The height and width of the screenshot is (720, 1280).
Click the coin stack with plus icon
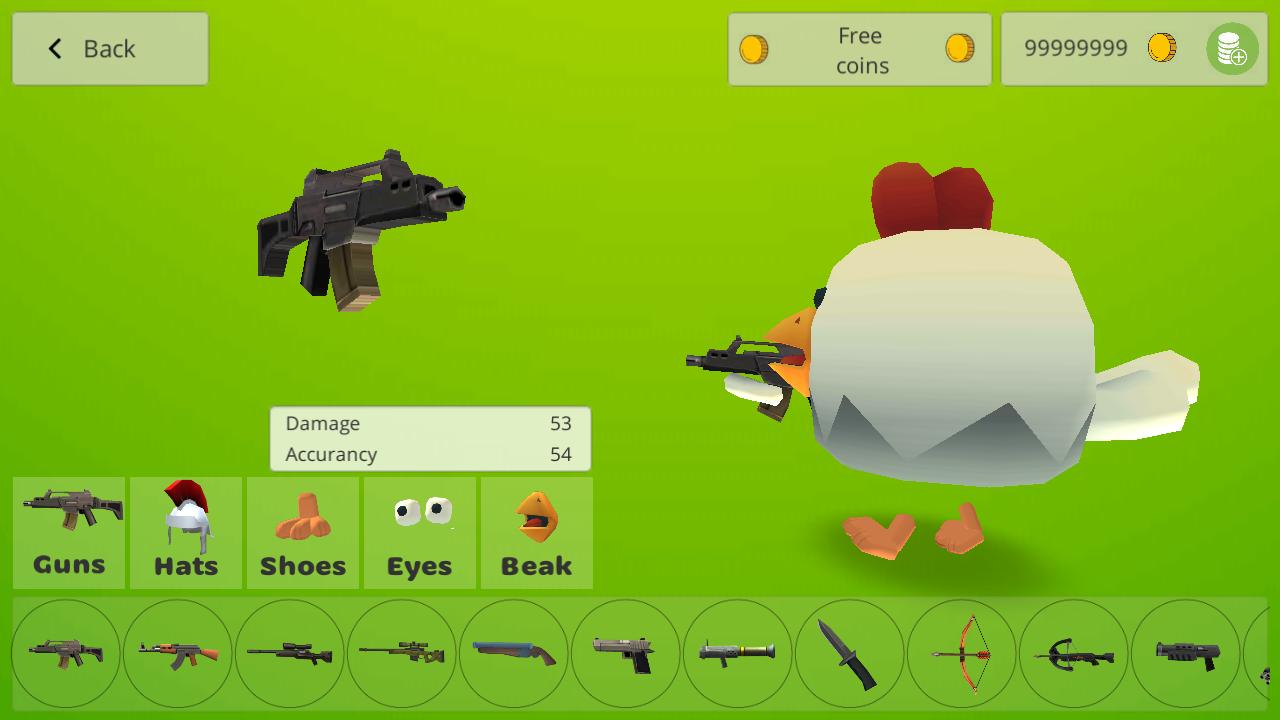click(1233, 50)
